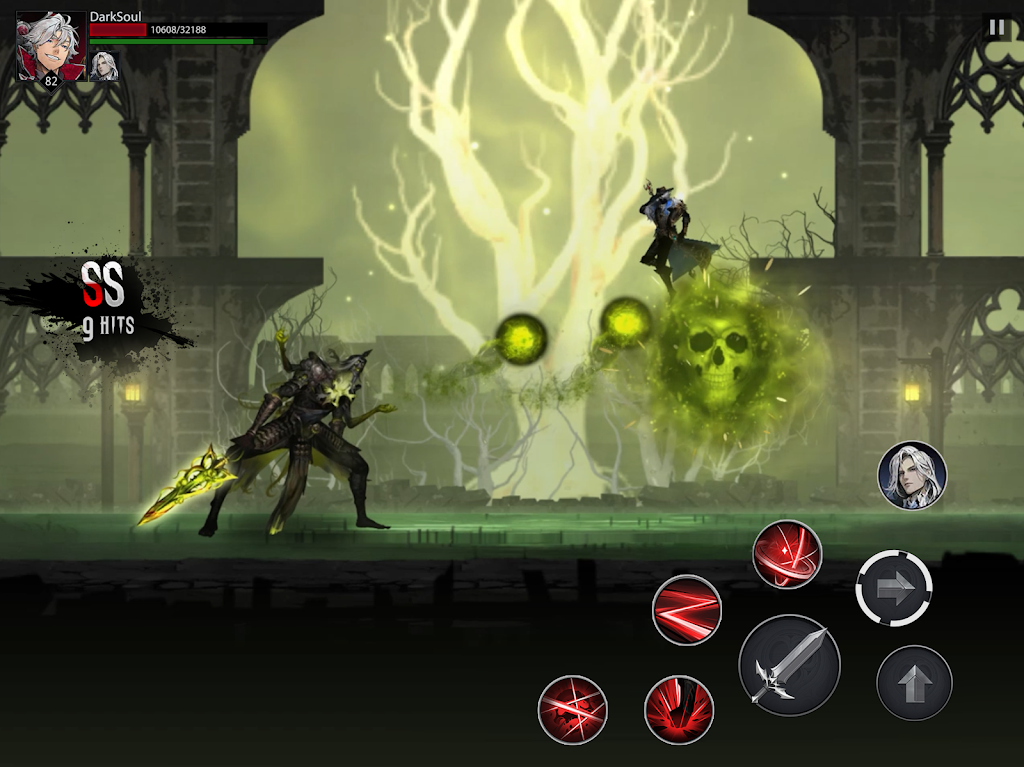This screenshot has height=767, width=1024.
Task: Hit the dash arrow button
Action: [894, 588]
